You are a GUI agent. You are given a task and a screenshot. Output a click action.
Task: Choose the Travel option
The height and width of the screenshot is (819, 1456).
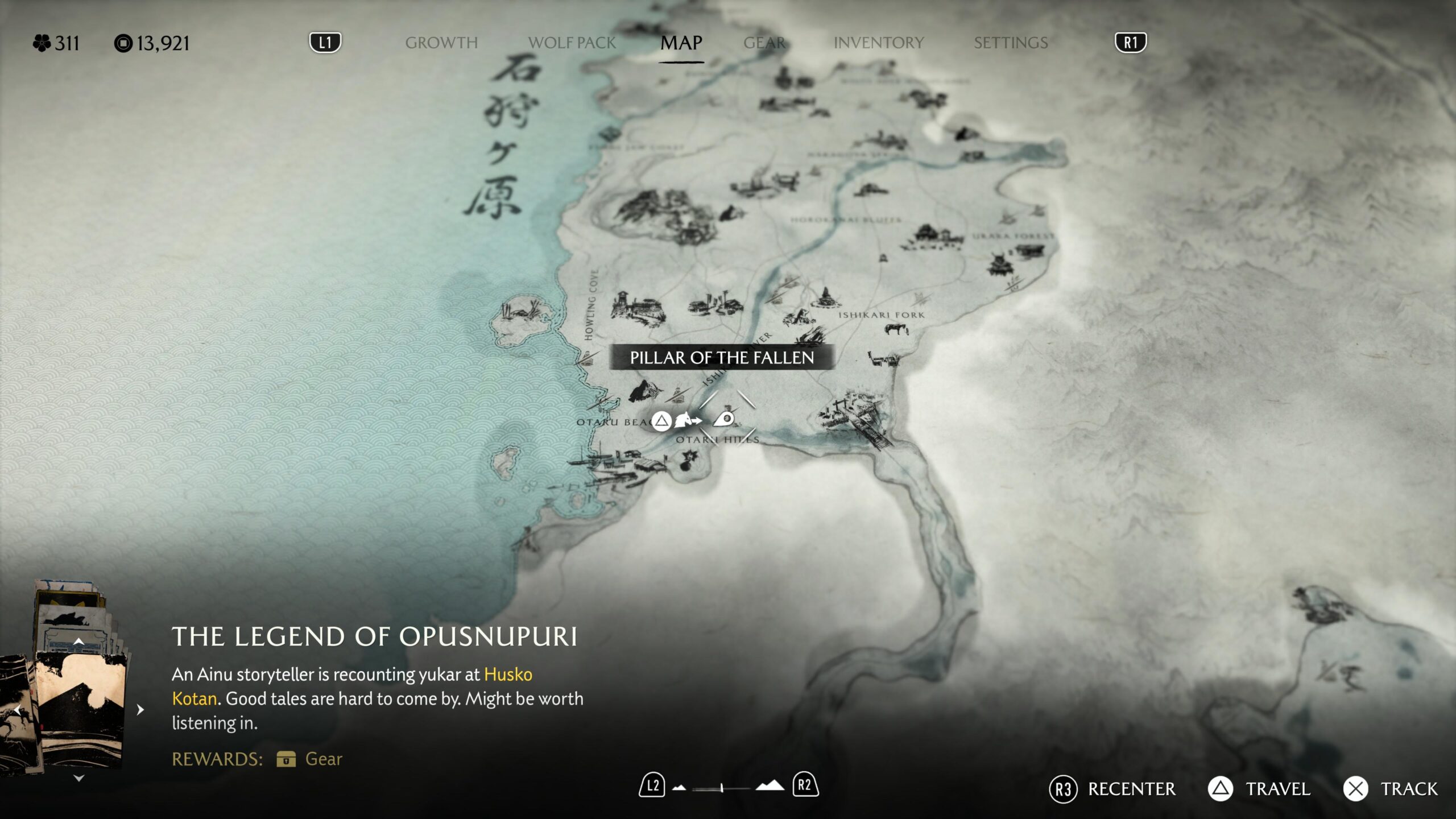(1259, 789)
